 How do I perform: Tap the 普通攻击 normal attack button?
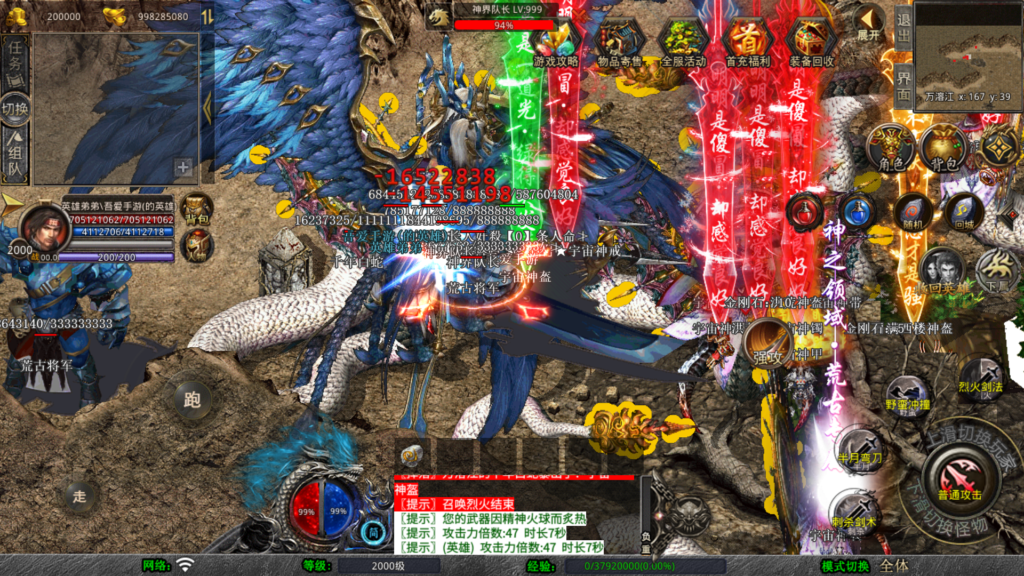pyautogui.click(x=959, y=474)
